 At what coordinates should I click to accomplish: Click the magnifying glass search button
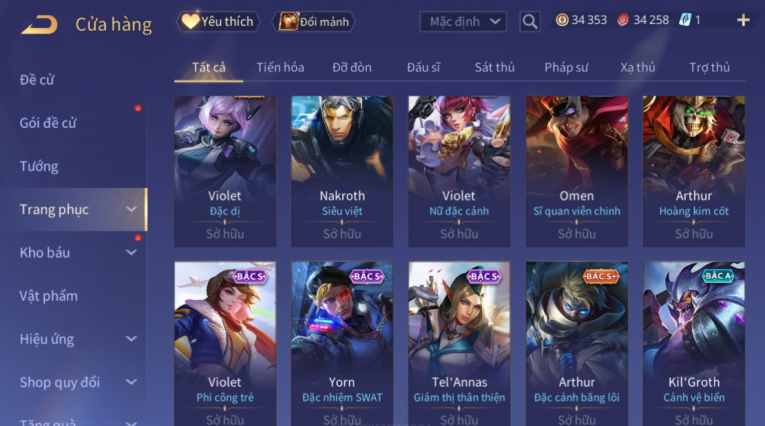(530, 21)
